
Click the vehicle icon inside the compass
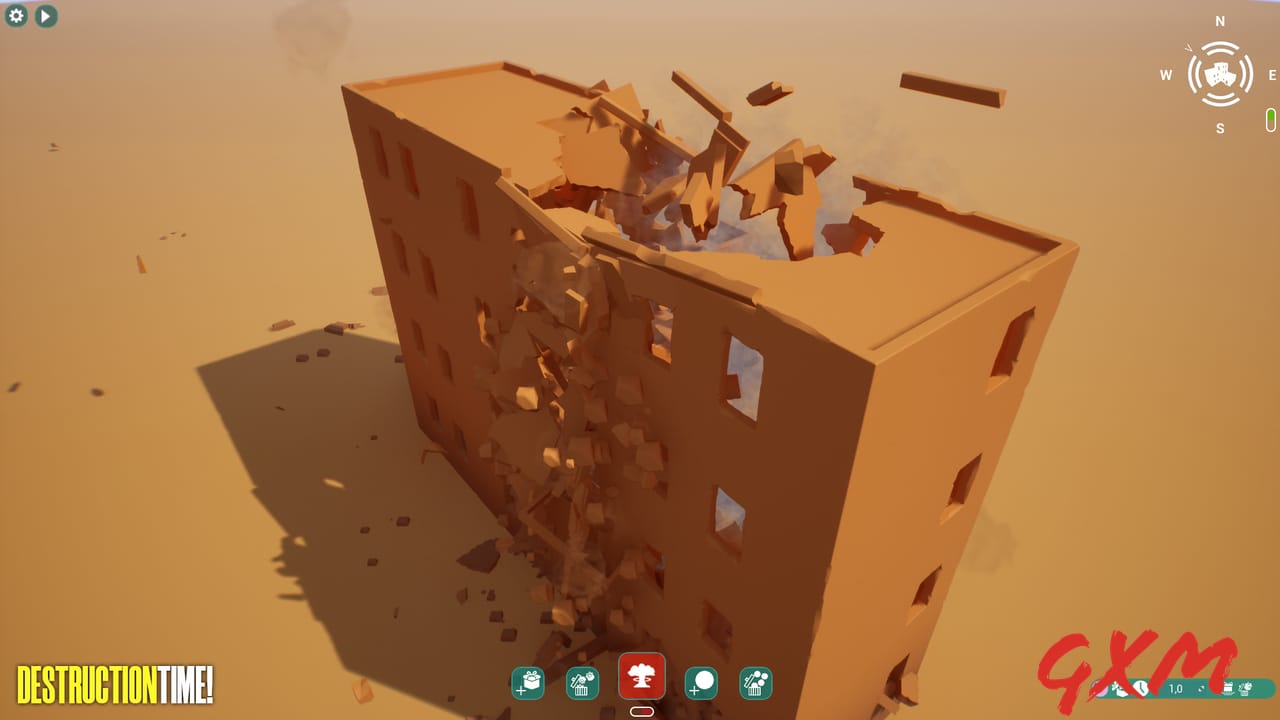point(1218,73)
